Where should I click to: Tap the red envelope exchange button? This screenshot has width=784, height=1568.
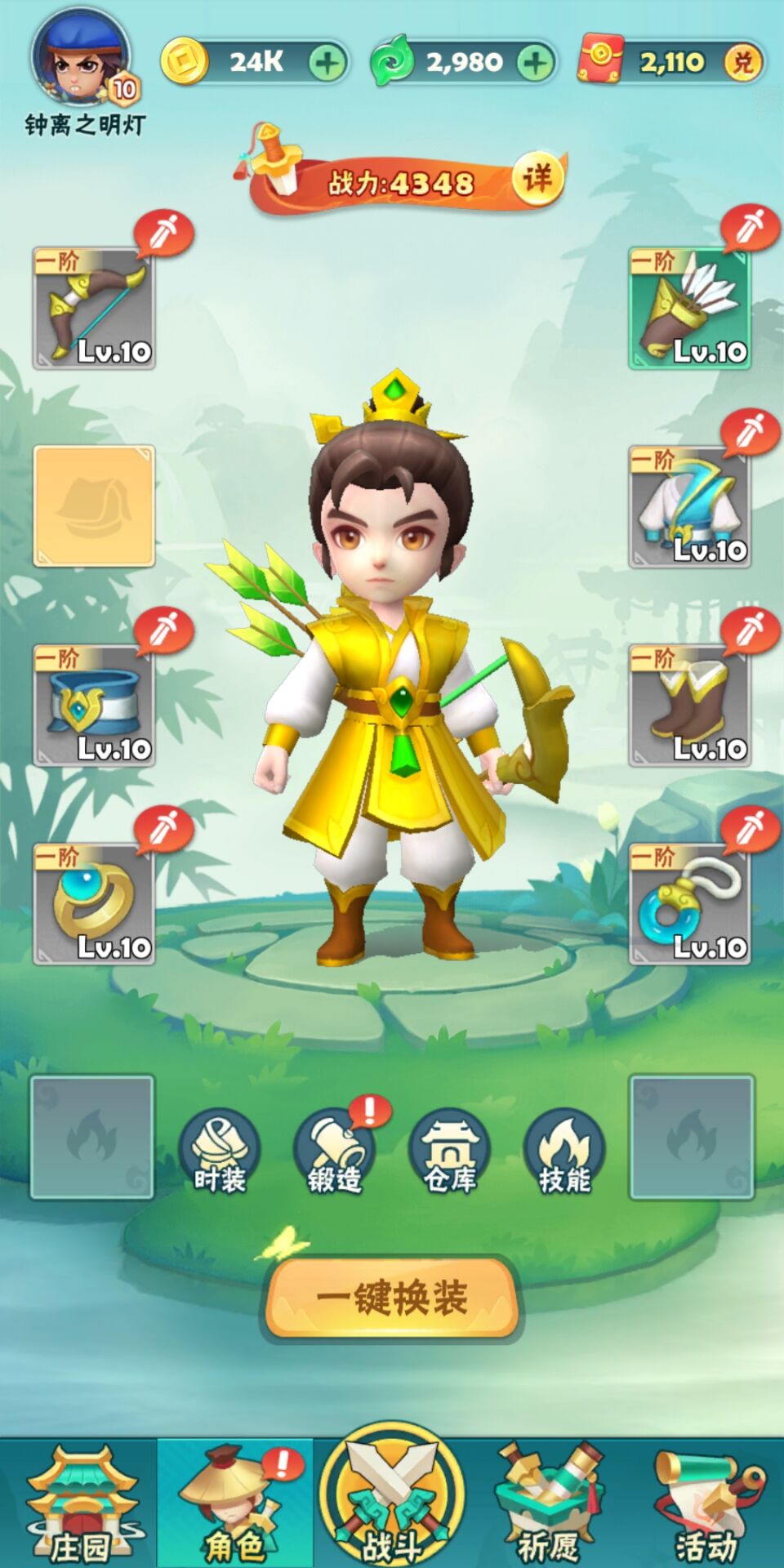coord(743,62)
